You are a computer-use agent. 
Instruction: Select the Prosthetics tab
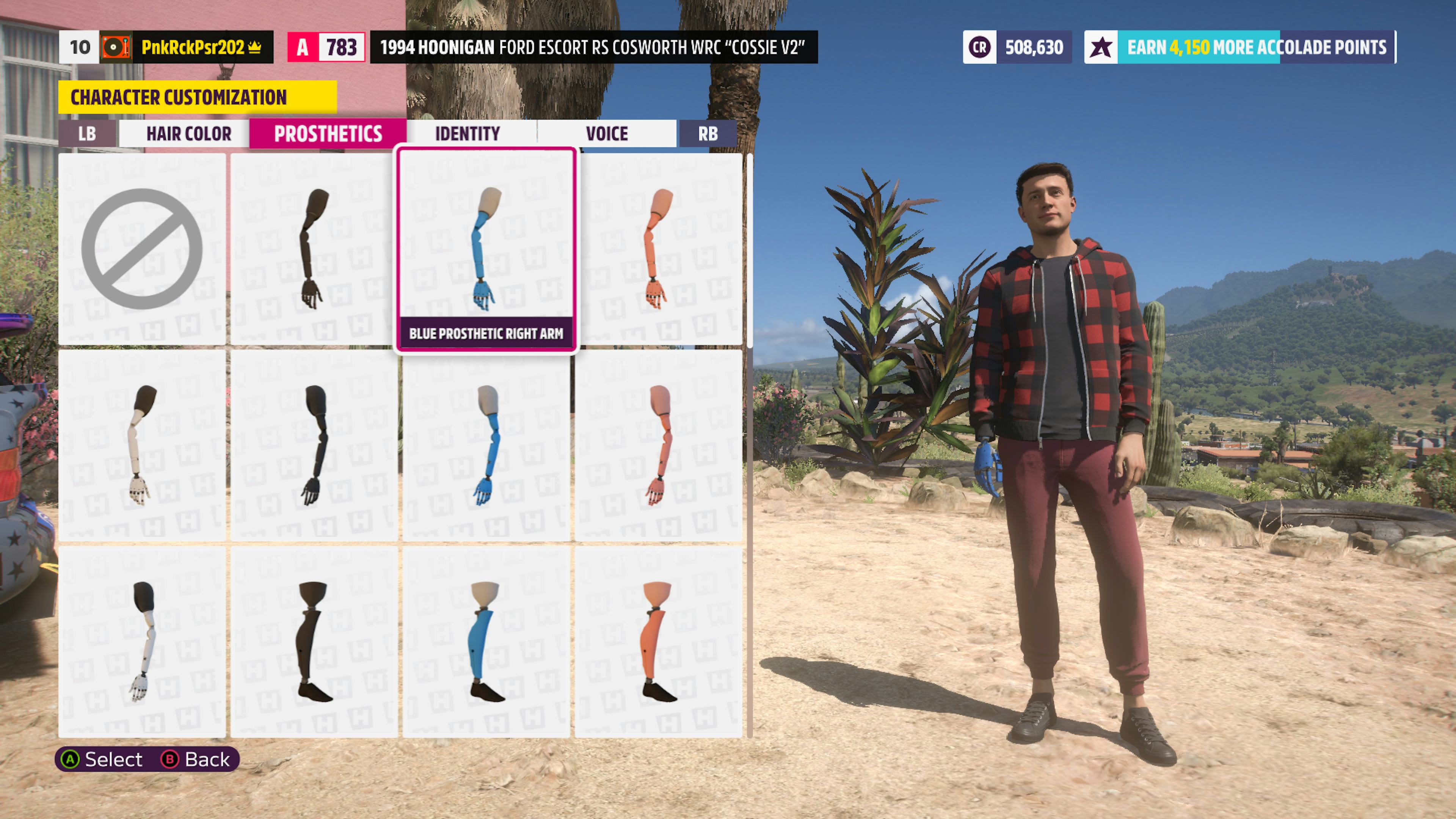pyautogui.click(x=328, y=134)
